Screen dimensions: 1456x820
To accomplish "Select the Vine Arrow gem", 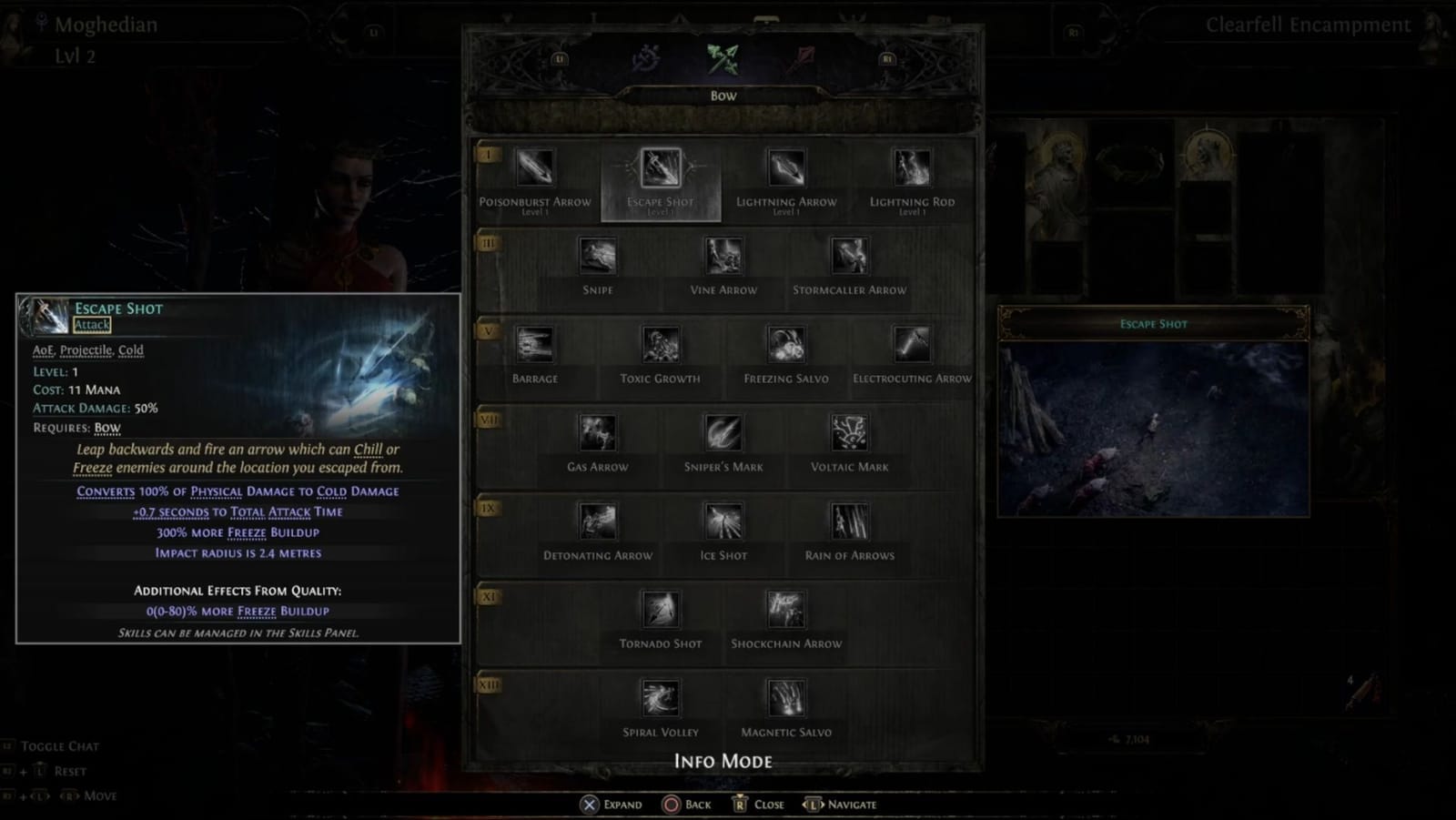I will click(x=723, y=256).
